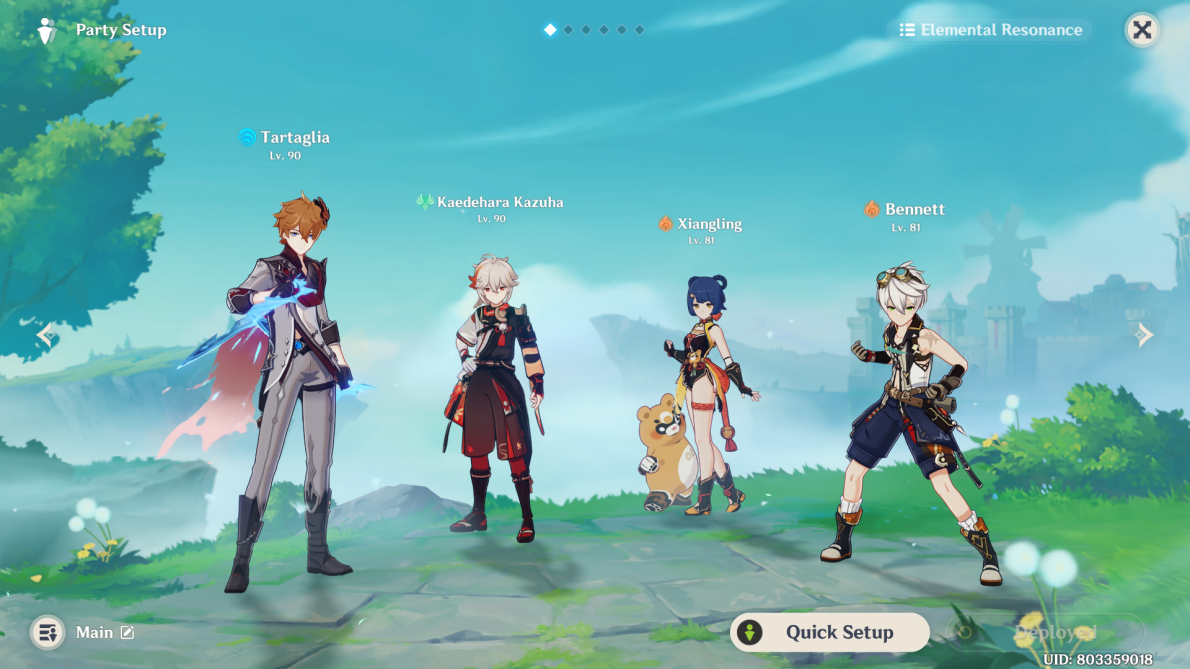Rename the party using the edit pencil icon
Viewport: 1190px width, 669px height.
(127, 632)
